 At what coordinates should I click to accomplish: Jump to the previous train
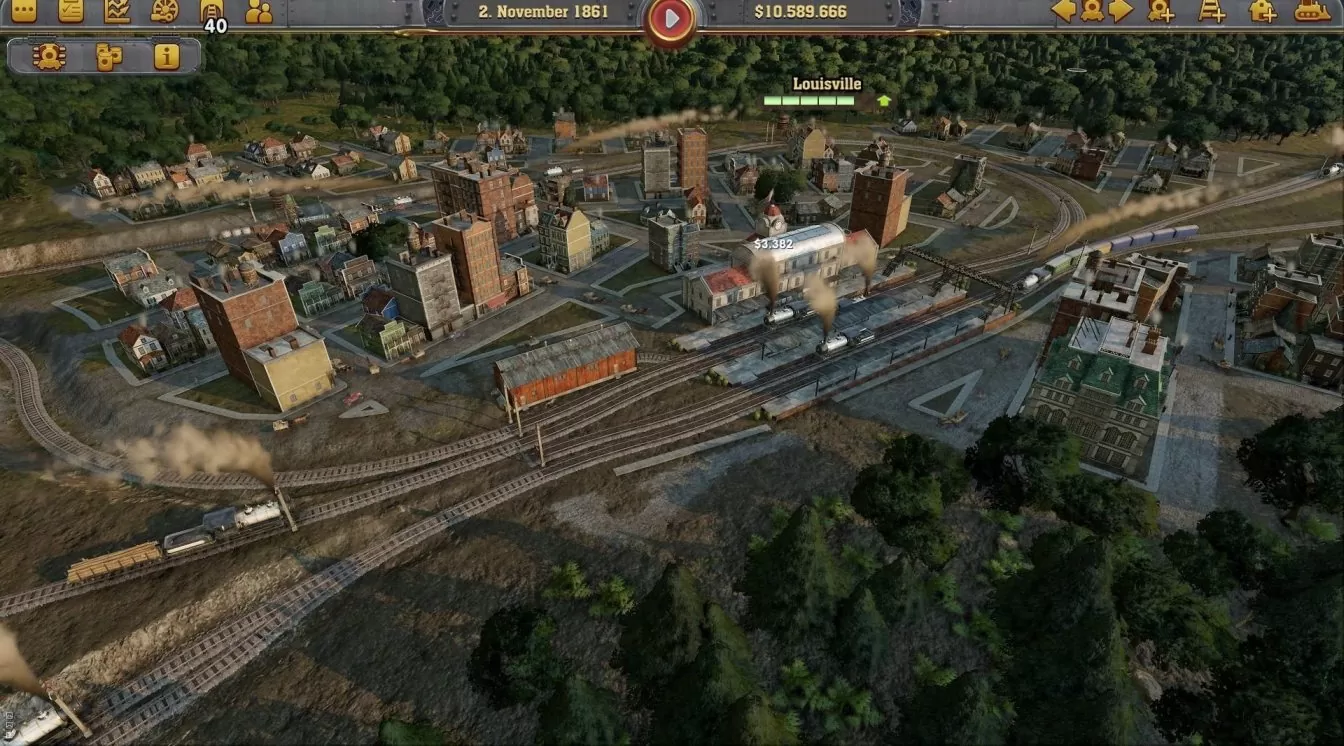[1064, 11]
